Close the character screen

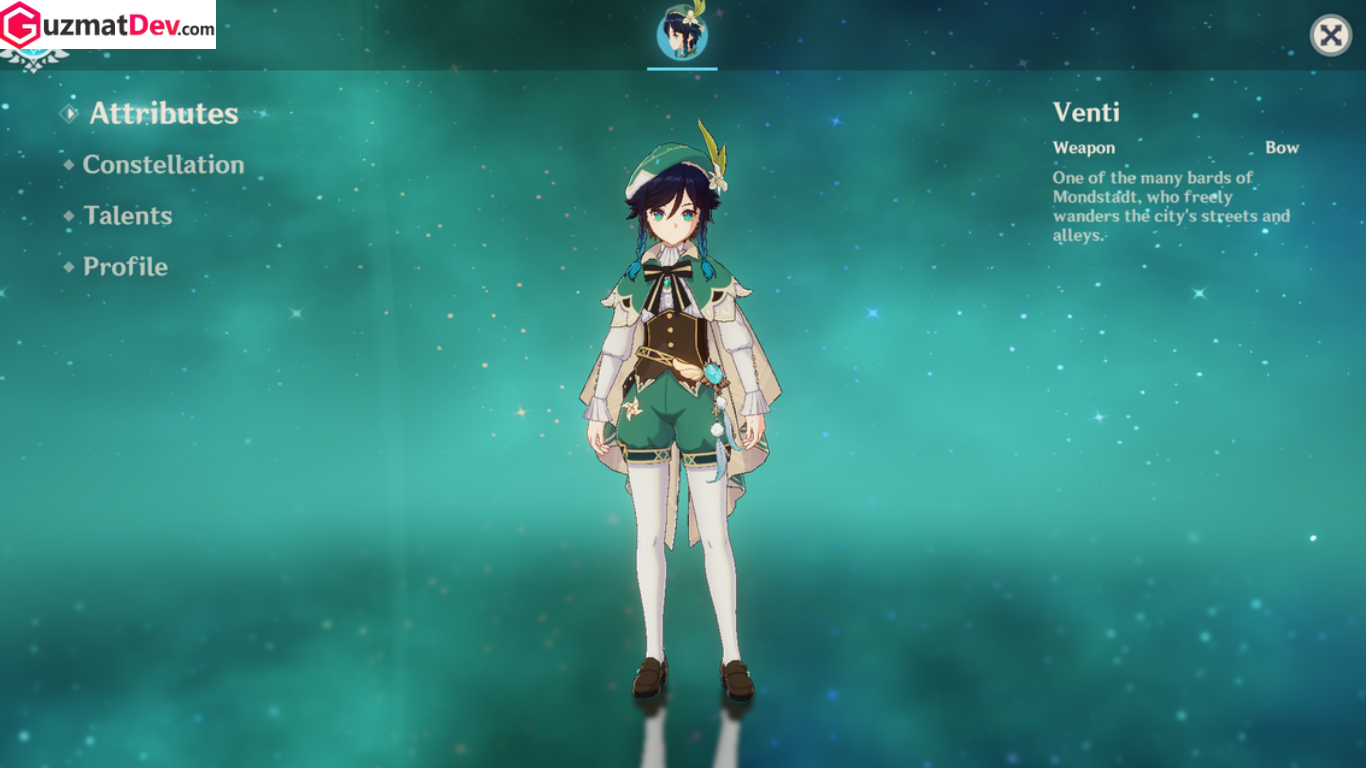(1330, 36)
